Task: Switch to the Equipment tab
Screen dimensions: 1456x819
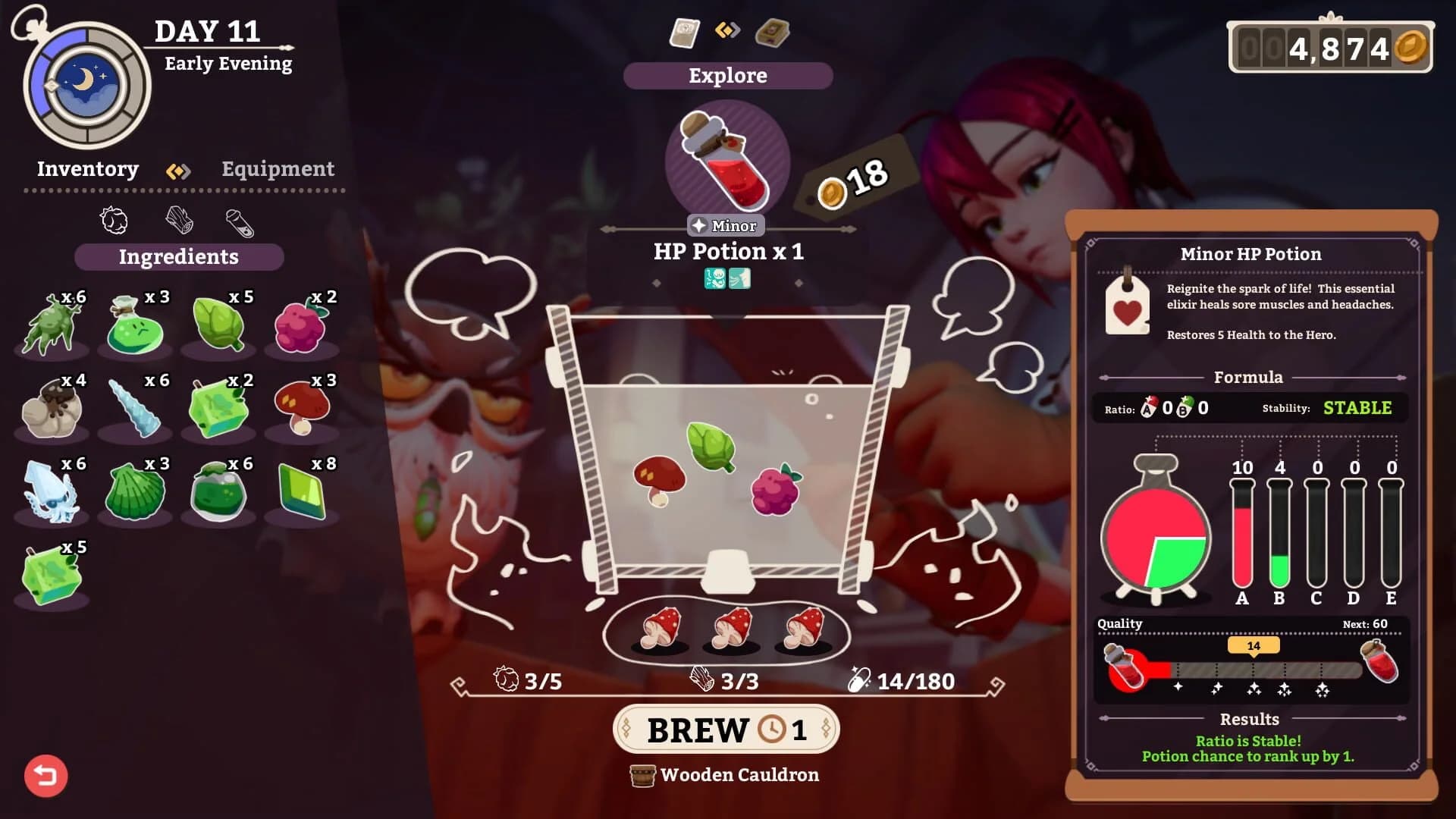Action: [278, 169]
